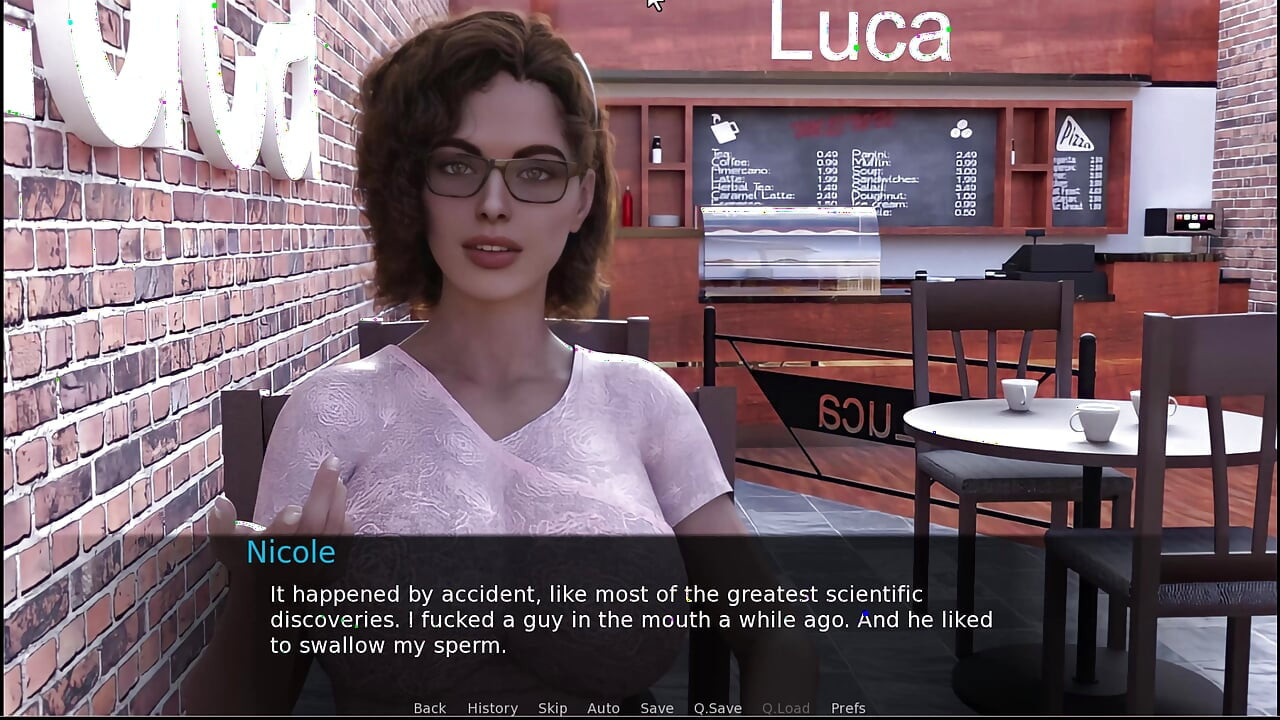Open the dialogue History log
Image resolution: width=1280 pixels, height=720 pixels.
492,708
